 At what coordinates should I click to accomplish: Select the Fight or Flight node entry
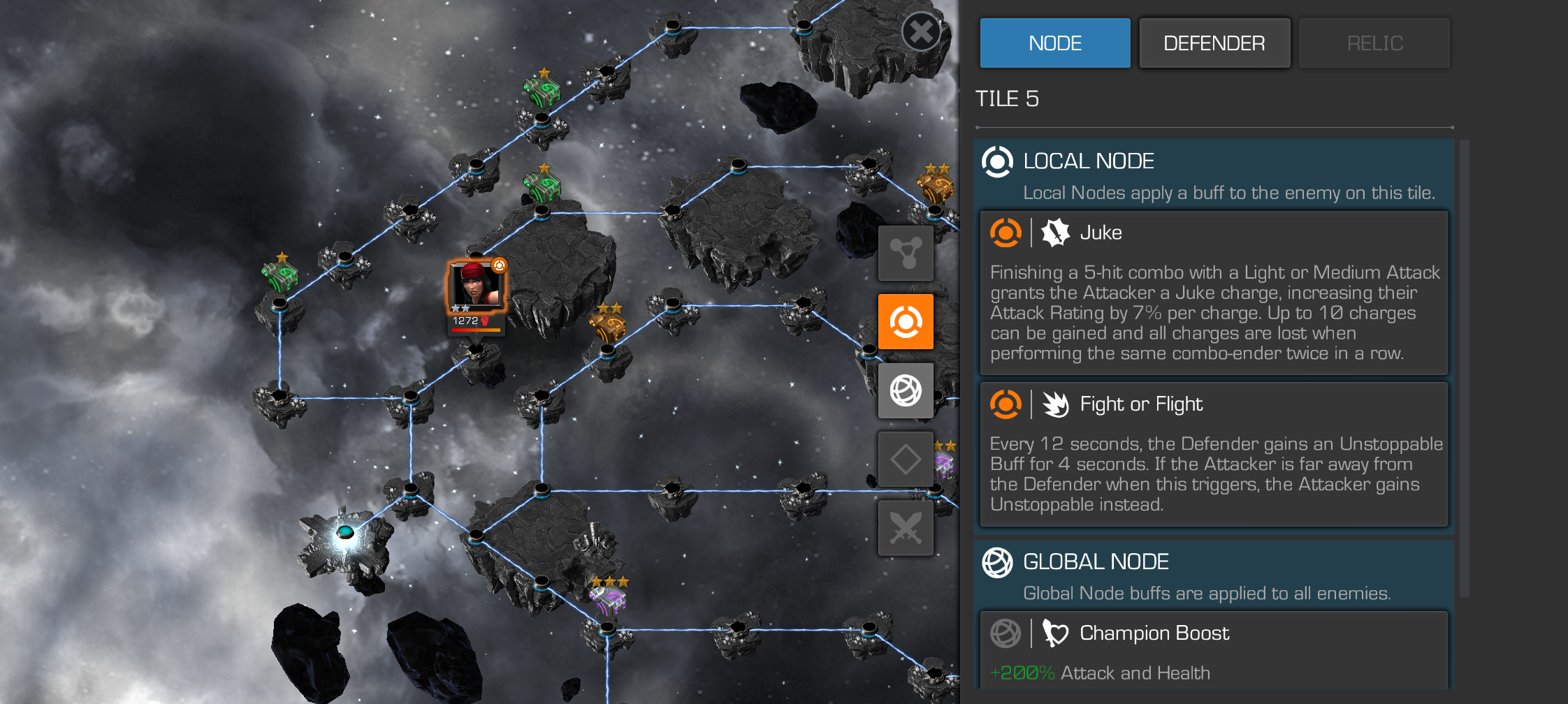[1214, 454]
